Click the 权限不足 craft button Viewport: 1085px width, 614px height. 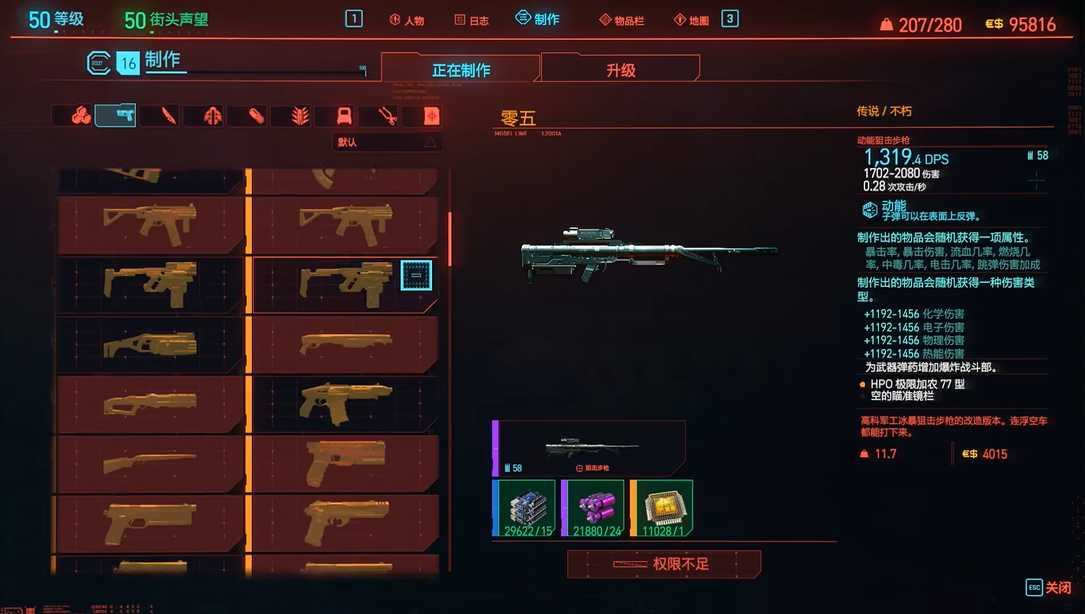pos(664,564)
